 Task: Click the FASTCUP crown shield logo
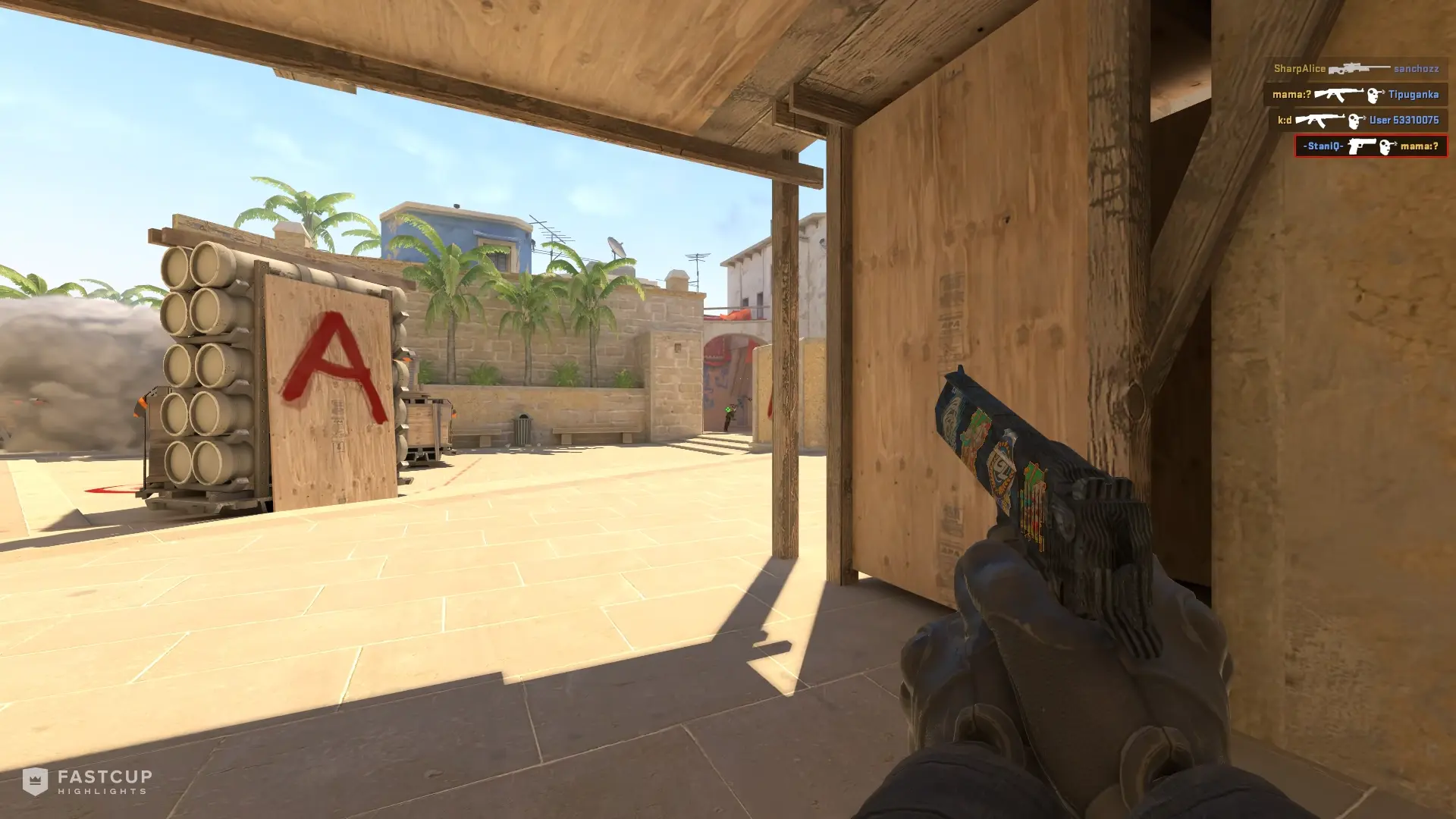tap(35, 781)
